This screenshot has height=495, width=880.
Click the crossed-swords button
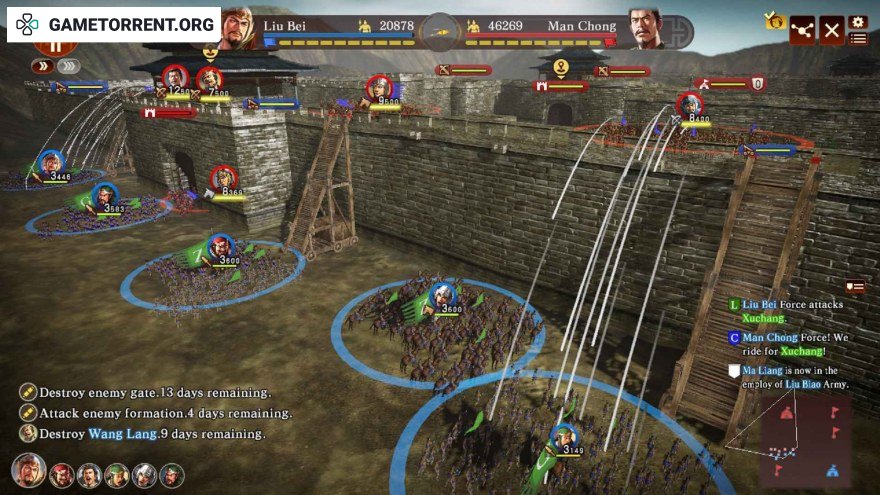pos(832,30)
